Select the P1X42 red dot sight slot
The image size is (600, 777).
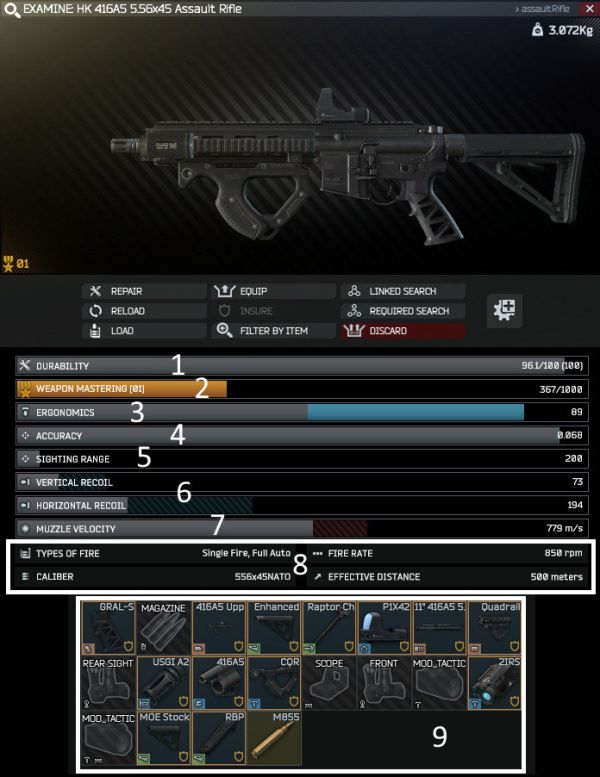coord(383,626)
